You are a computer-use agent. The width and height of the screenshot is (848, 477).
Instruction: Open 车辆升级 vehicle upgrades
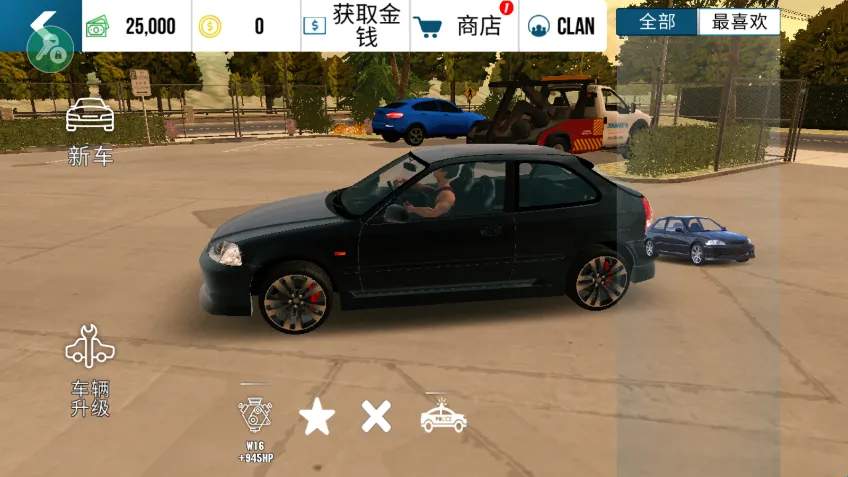point(90,370)
